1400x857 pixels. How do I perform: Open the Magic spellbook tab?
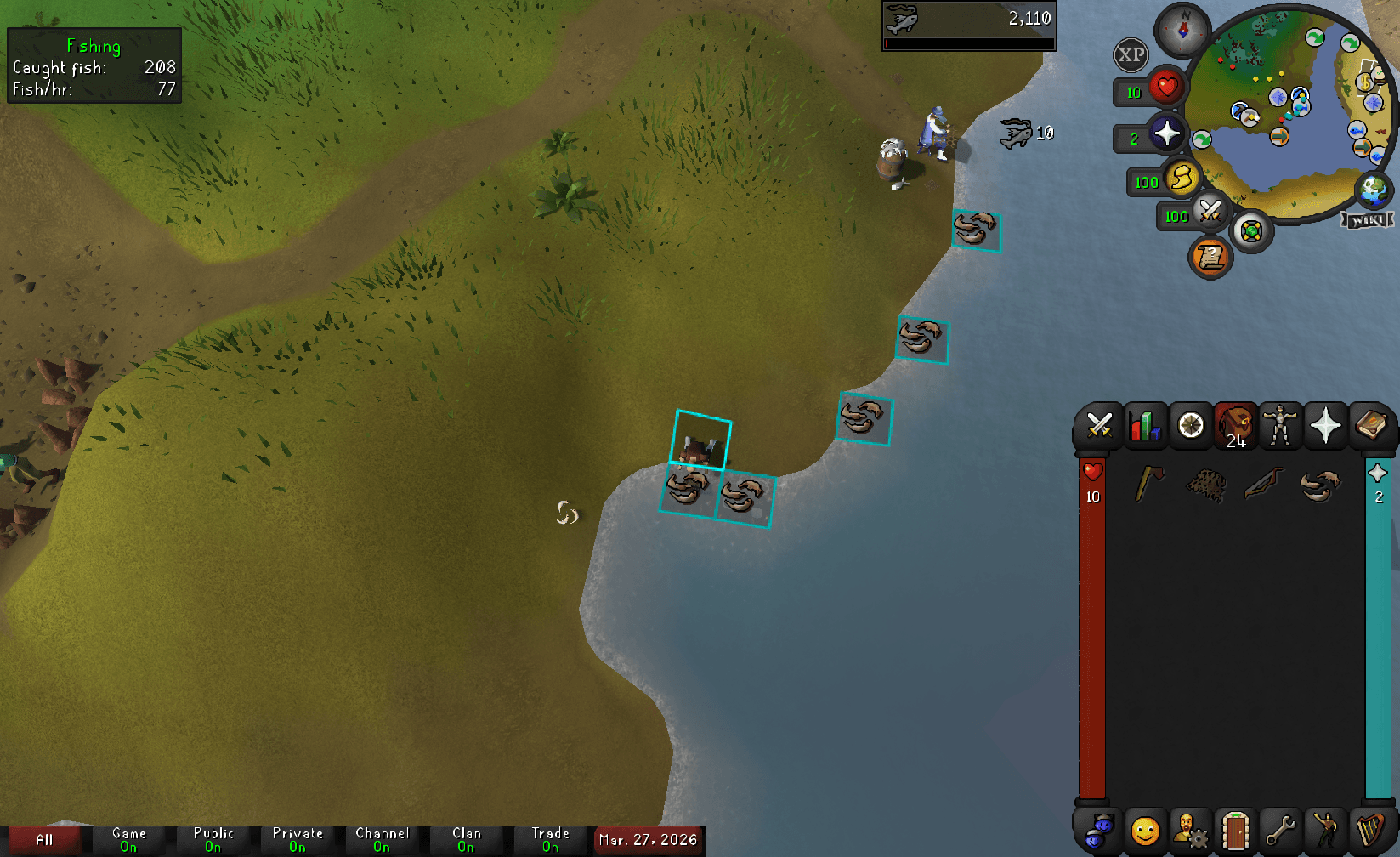pos(1372,426)
